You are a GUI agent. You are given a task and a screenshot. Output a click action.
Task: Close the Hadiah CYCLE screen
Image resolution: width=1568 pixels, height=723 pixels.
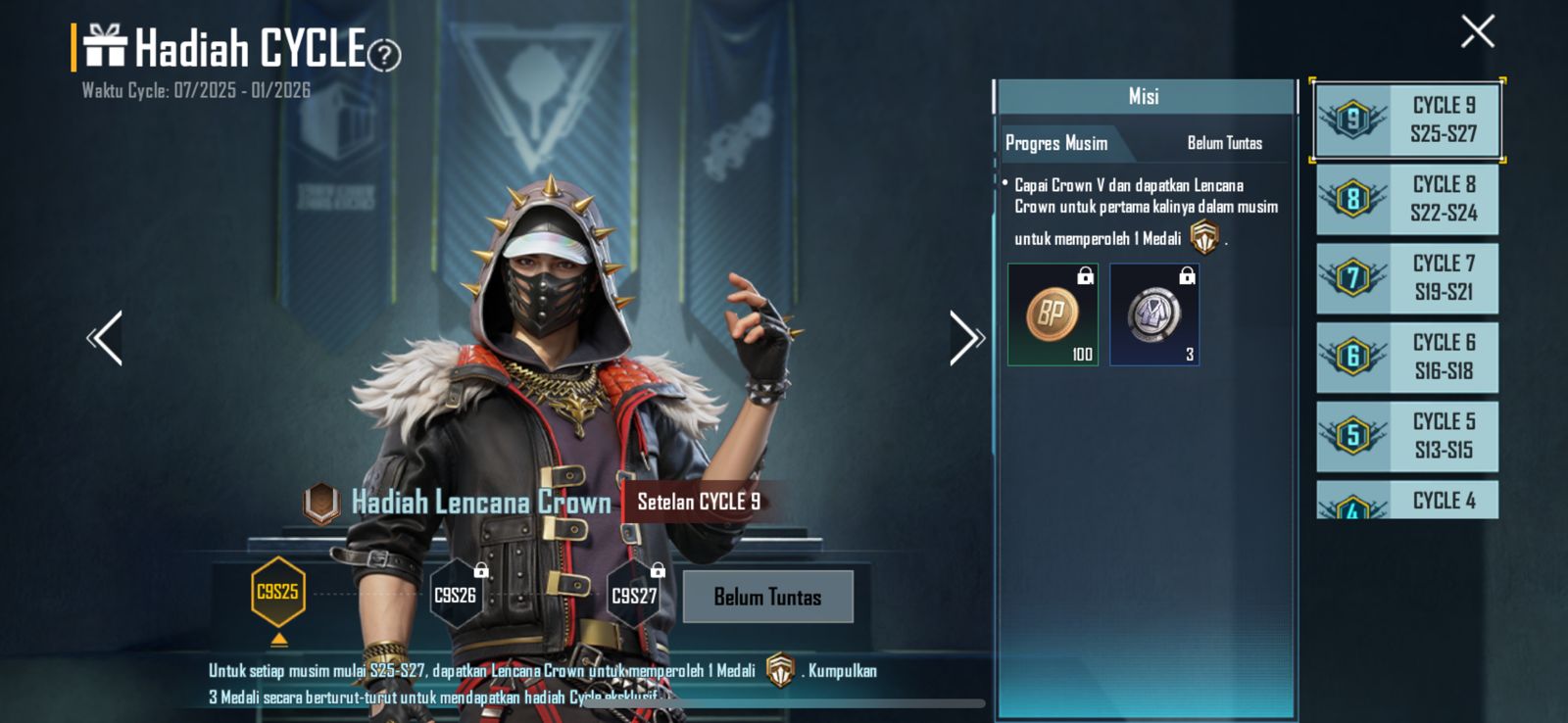tap(1477, 31)
